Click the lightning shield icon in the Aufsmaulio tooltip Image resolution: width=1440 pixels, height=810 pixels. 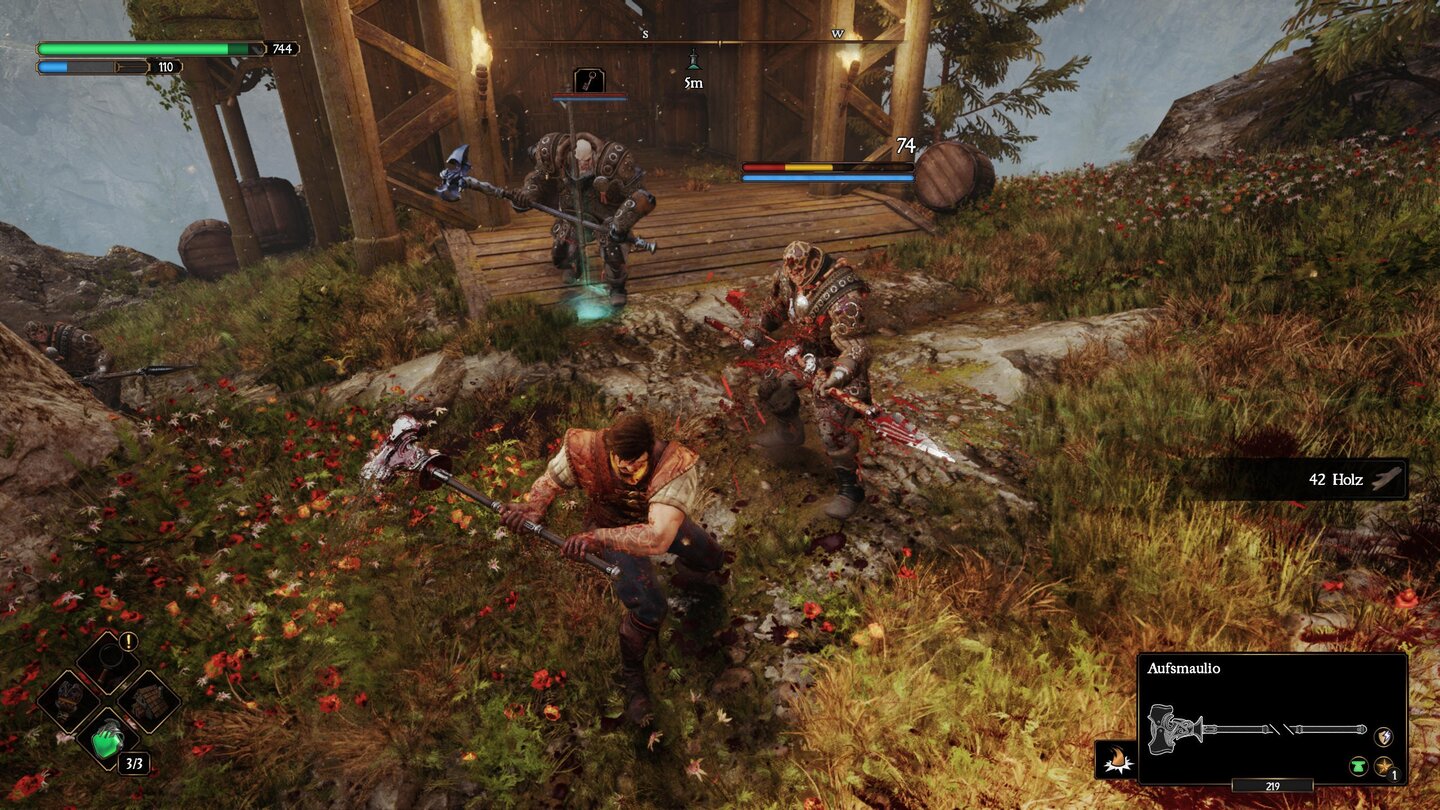(1382, 734)
